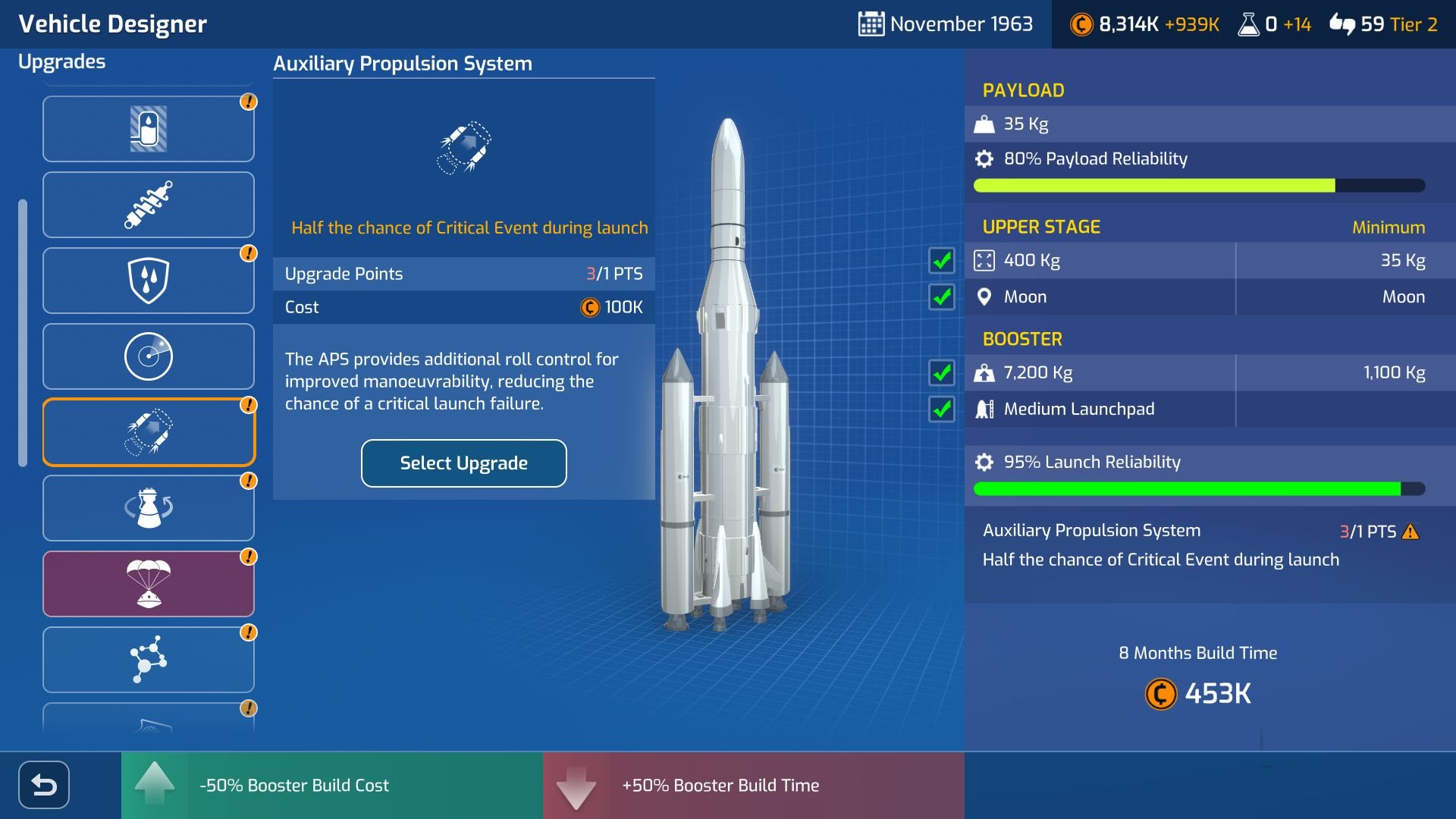Expand the Booster section header

click(1021, 339)
